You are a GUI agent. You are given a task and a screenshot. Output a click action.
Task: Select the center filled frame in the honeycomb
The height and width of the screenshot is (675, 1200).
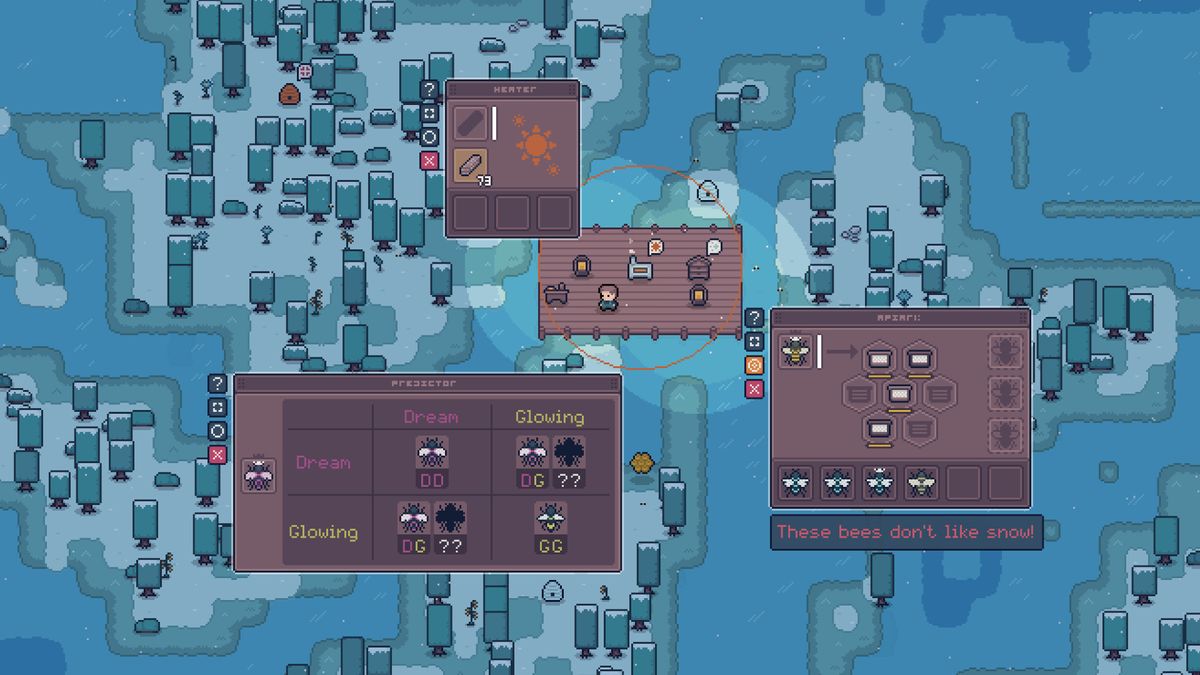[x=901, y=394]
